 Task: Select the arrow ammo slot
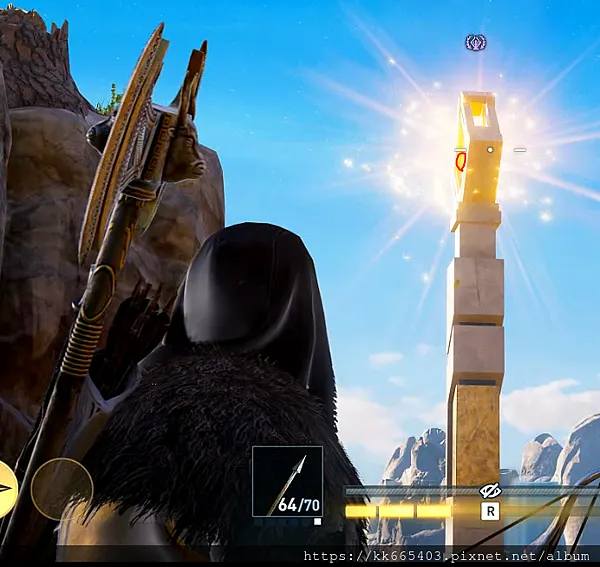[x=287, y=481]
